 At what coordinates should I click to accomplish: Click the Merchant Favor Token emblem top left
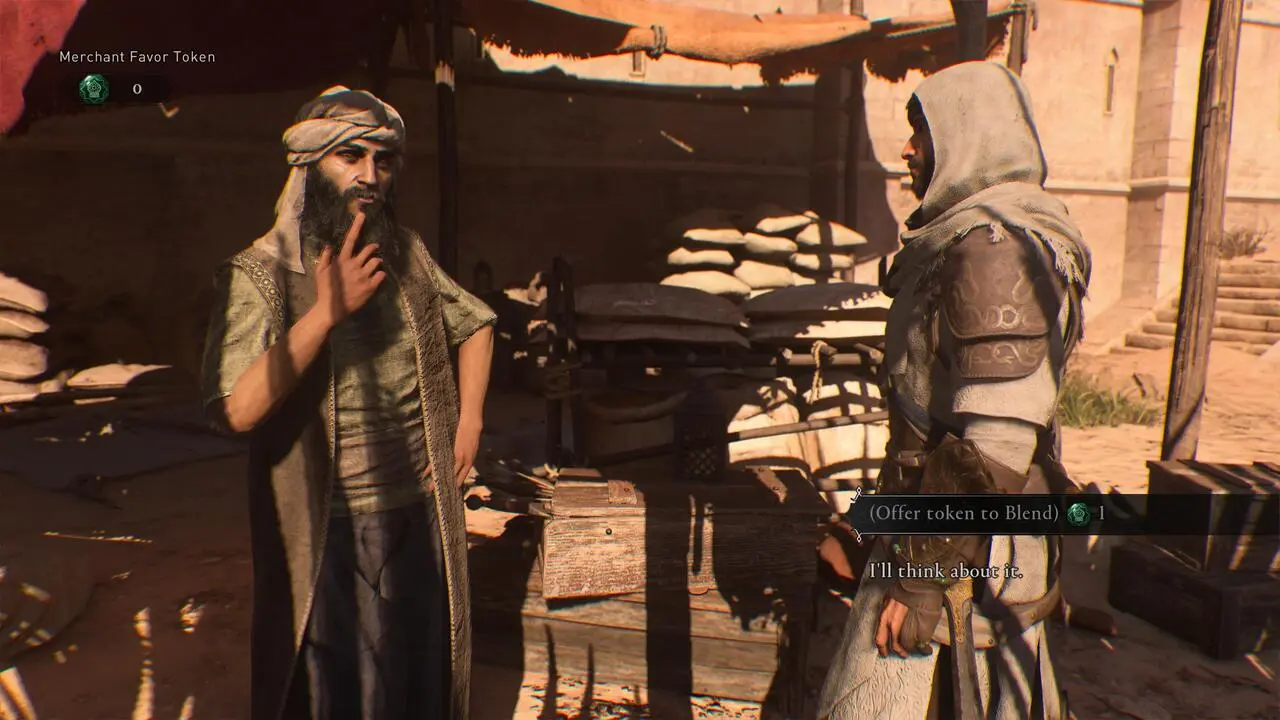(x=93, y=88)
